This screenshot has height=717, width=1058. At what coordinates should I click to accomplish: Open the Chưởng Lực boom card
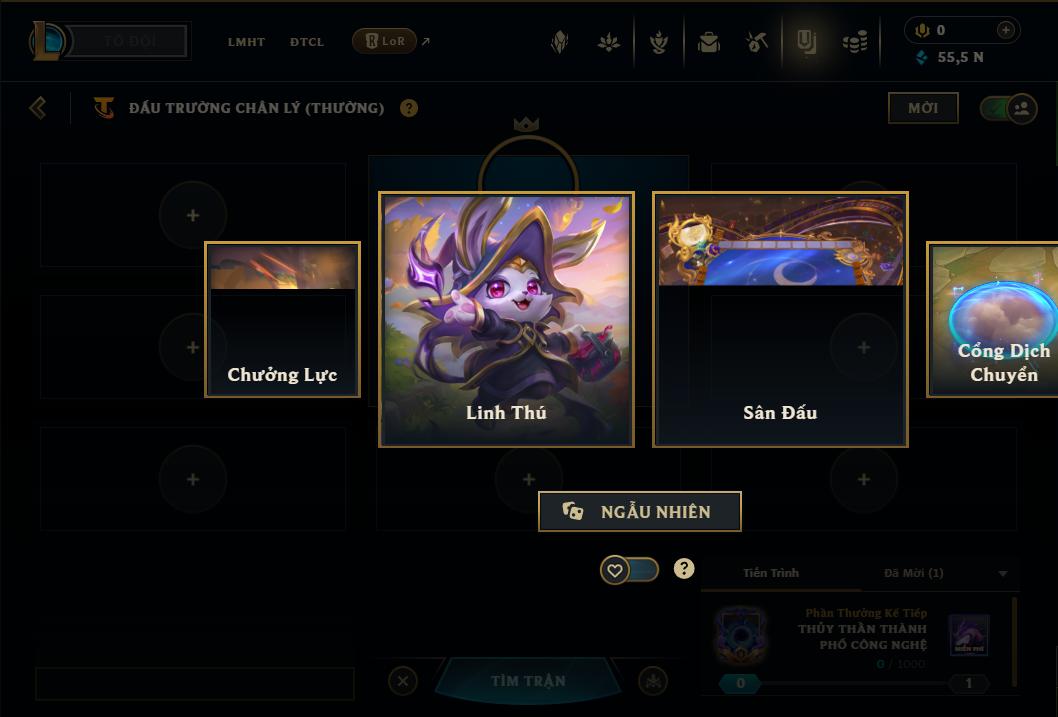pyautogui.click(x=282, y=319)
